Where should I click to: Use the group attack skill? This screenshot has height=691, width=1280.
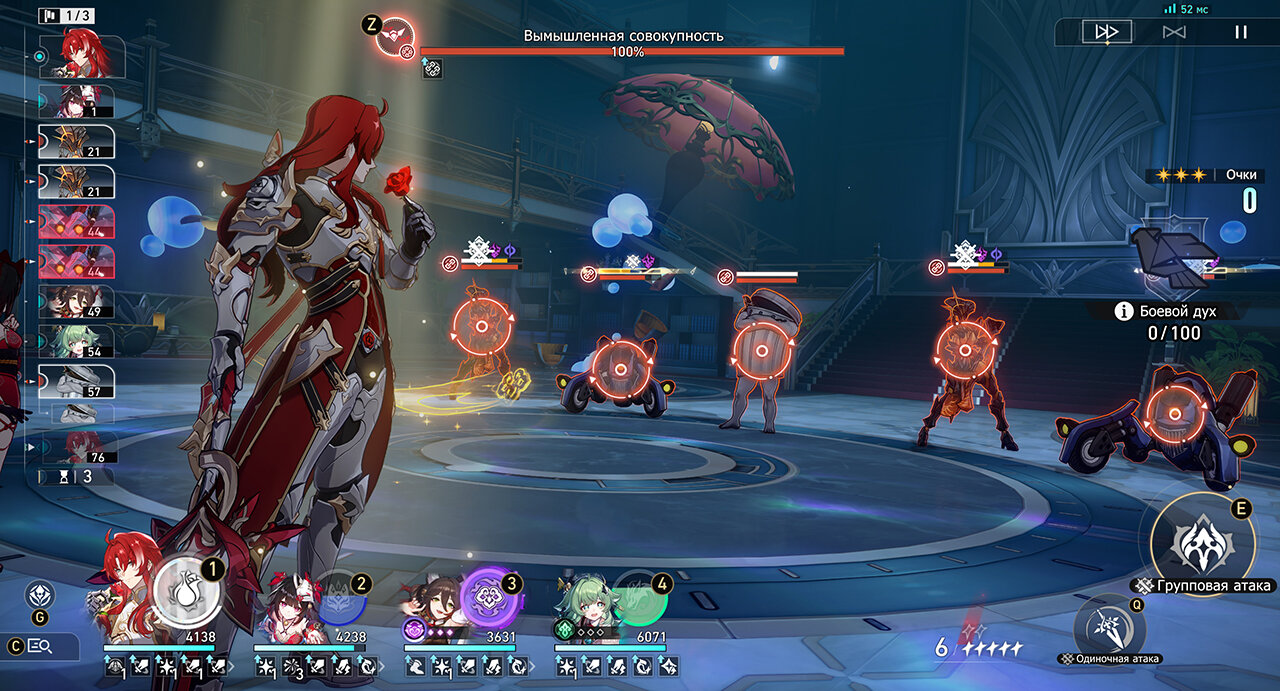[x=1201, y=544]
